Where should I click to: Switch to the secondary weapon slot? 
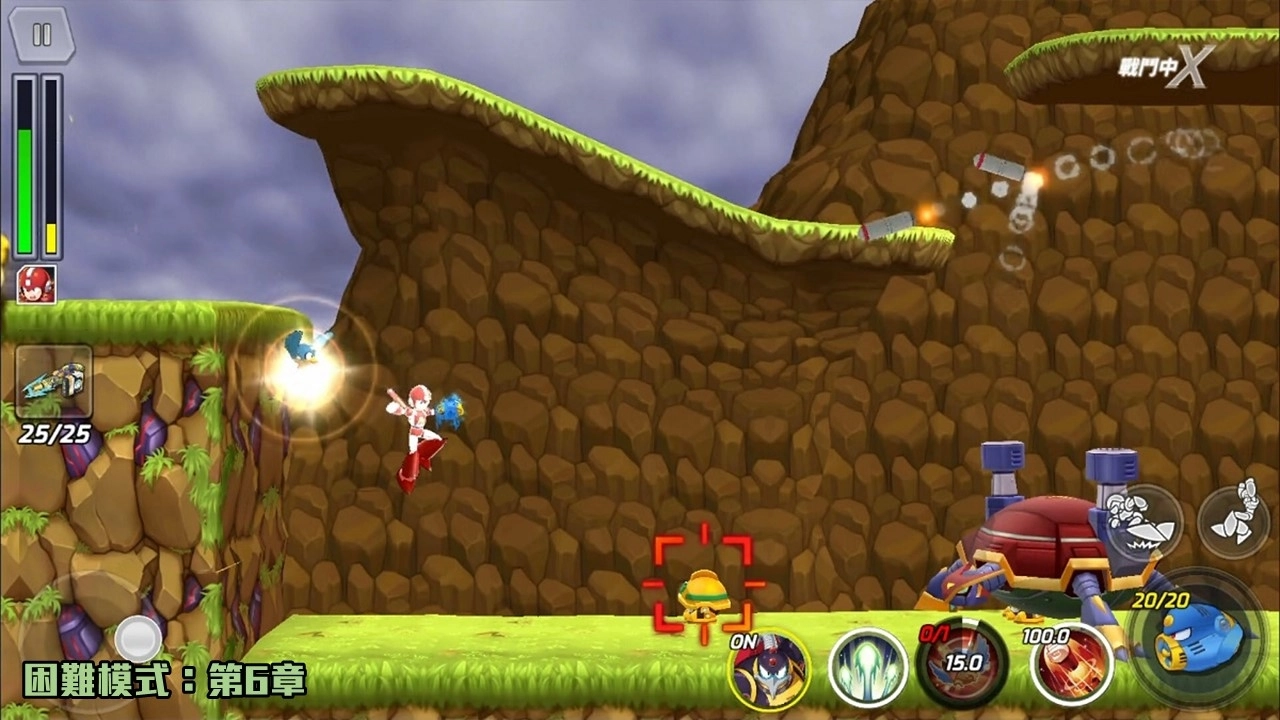tap(54, 382)
